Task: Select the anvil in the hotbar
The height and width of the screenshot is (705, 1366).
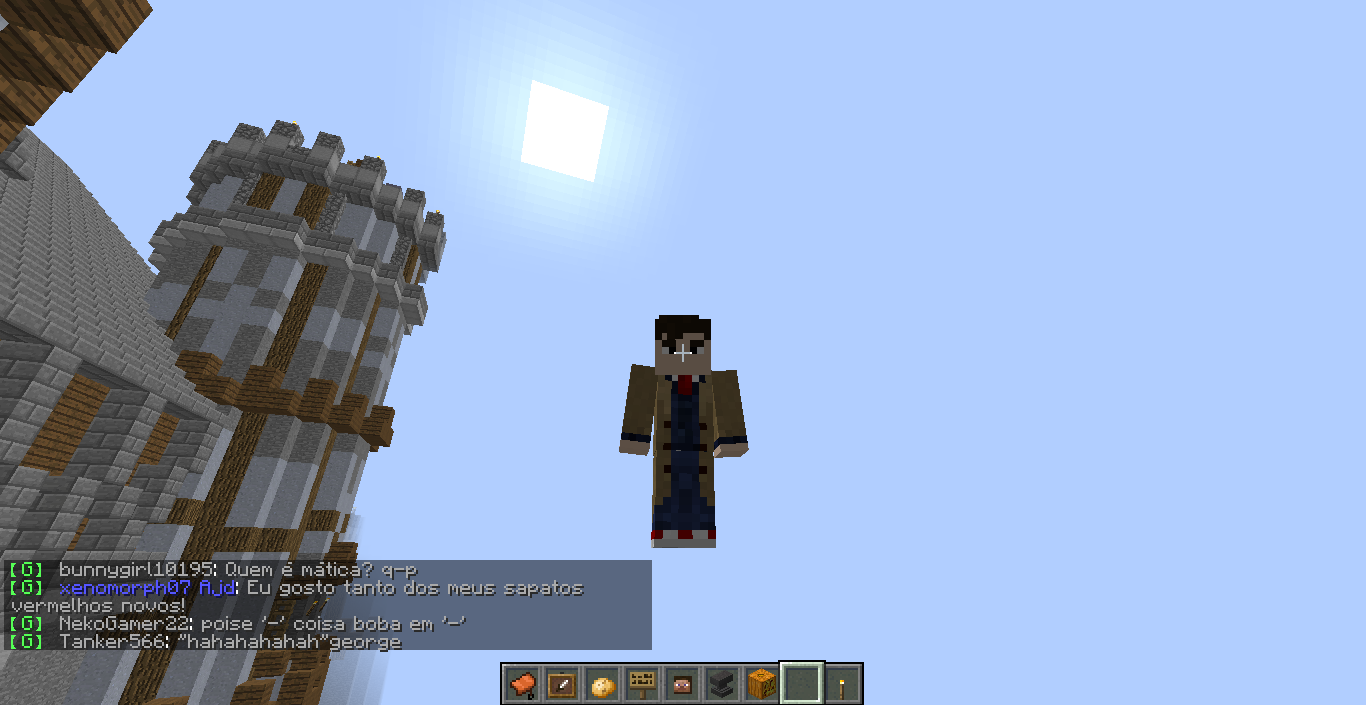Action: (722, 685)
